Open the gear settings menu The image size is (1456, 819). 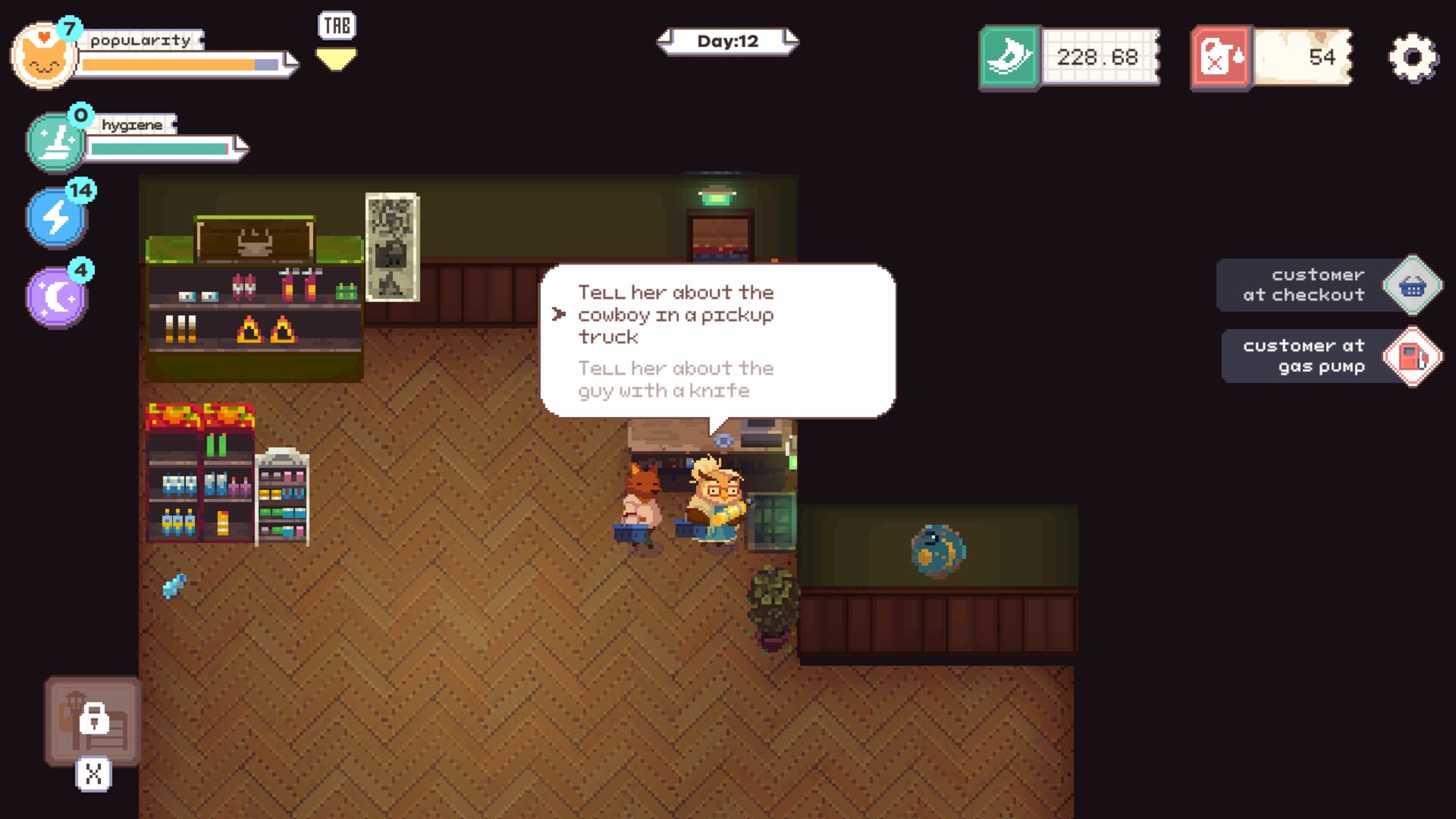coord(1413,58)
